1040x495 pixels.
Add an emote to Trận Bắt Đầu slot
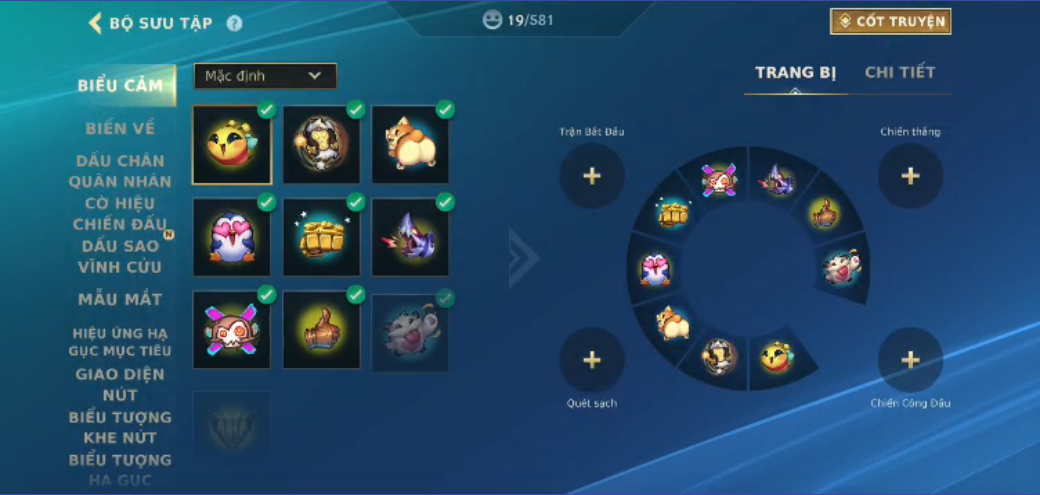[x=592, y=176]
